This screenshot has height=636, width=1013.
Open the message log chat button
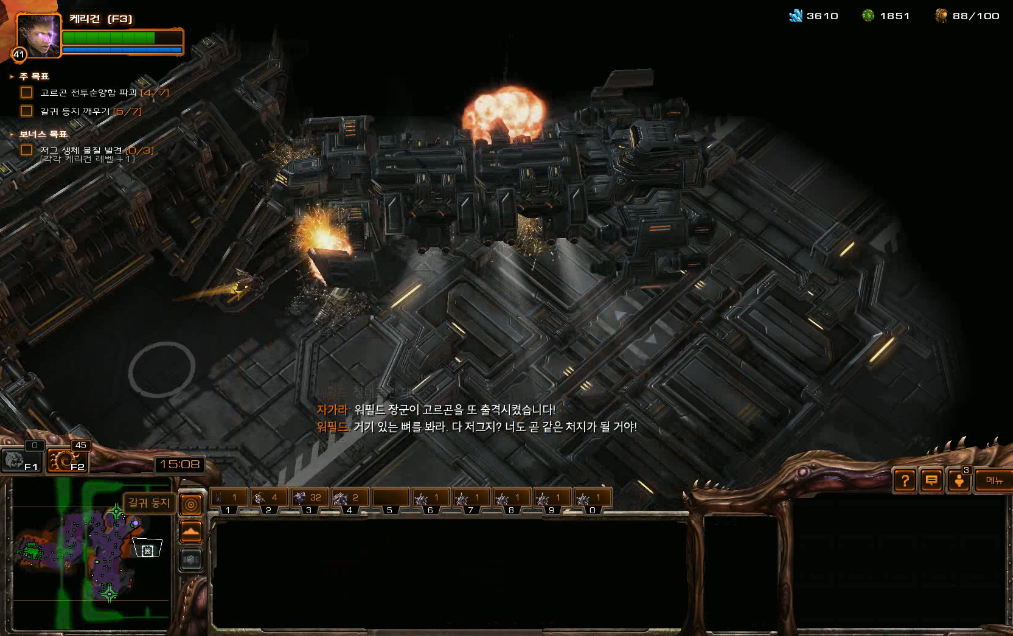coord(932,481)
